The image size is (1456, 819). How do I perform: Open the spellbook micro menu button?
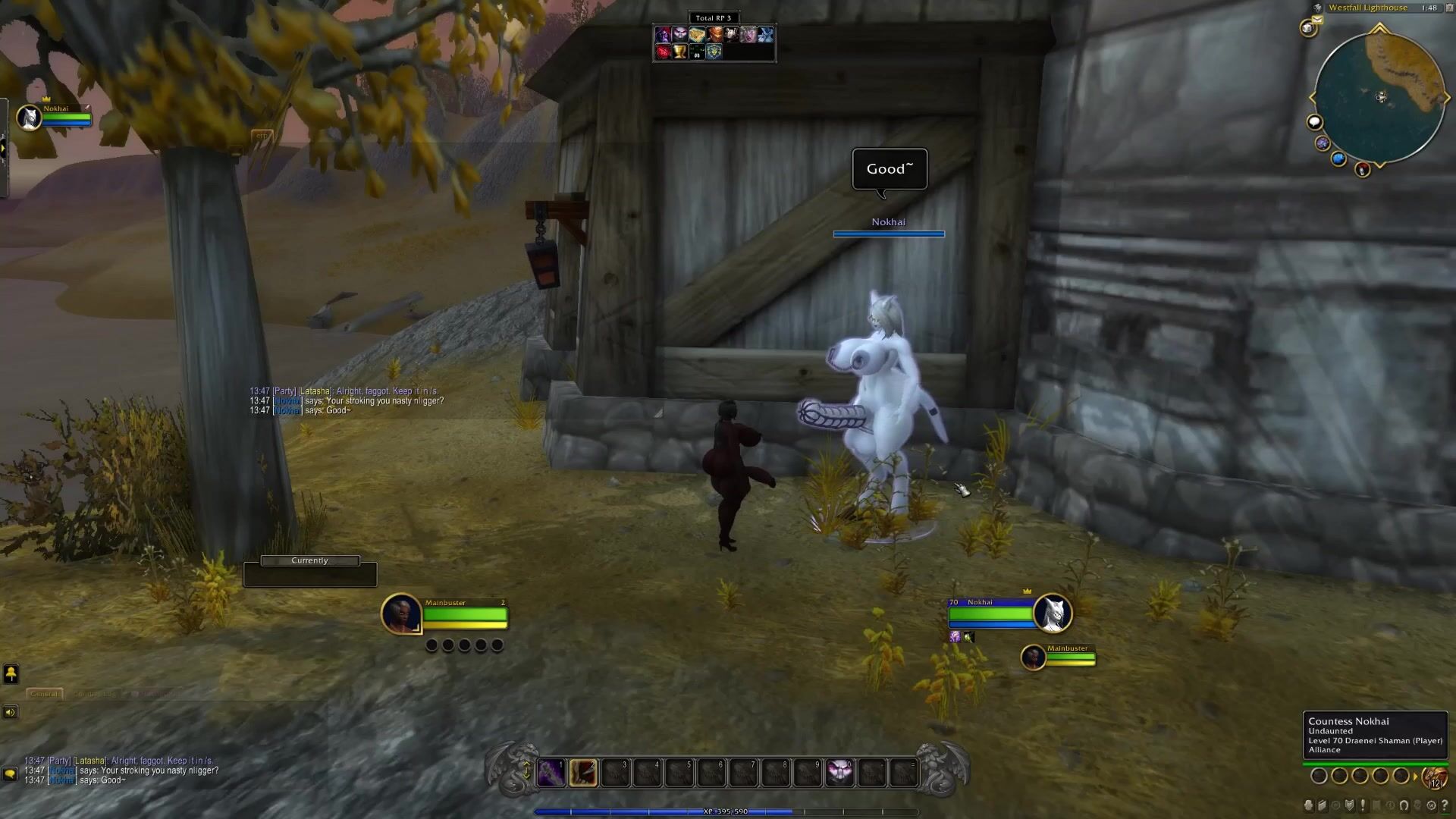point(1323,805)
